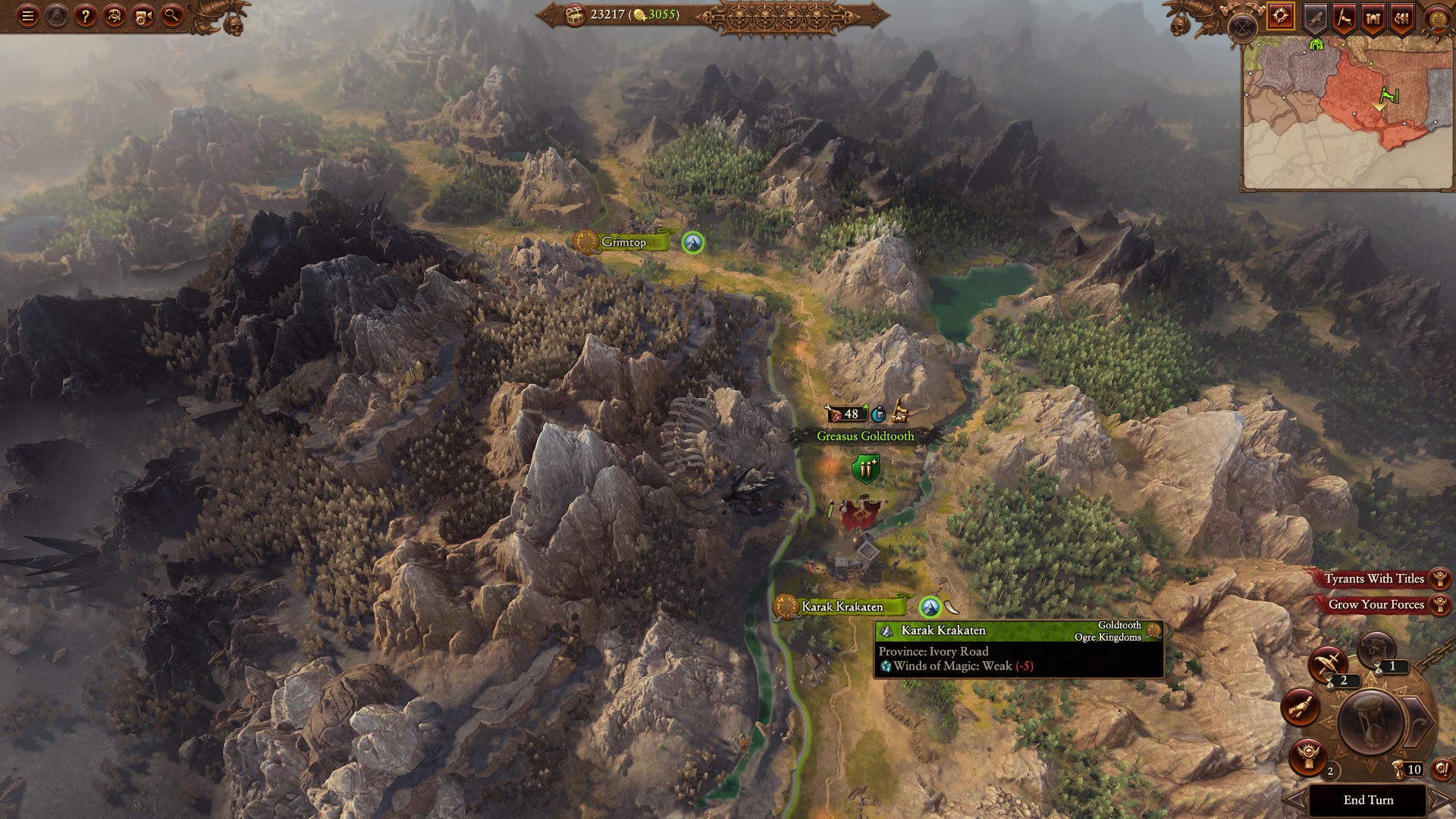Click the gear alert icon beside End Turn
This screenshot has width=1456, height=819.
pos(1441,769)
